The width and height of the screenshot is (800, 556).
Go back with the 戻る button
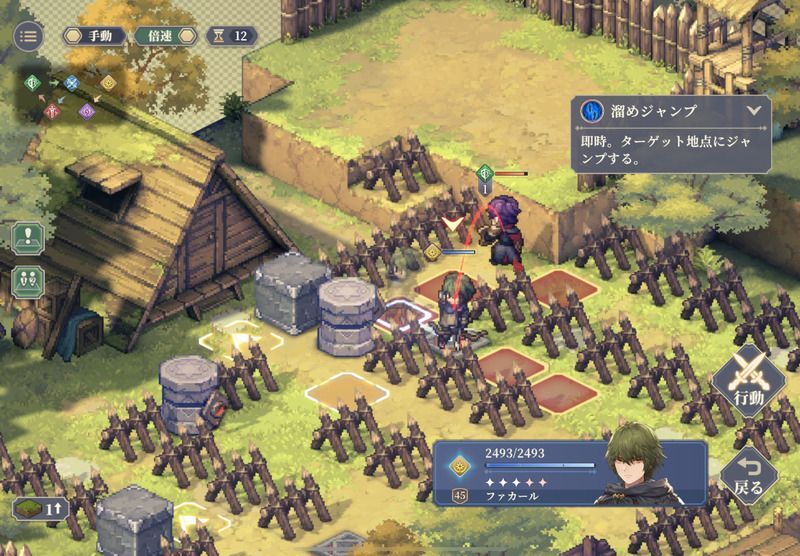coord(749,474)
